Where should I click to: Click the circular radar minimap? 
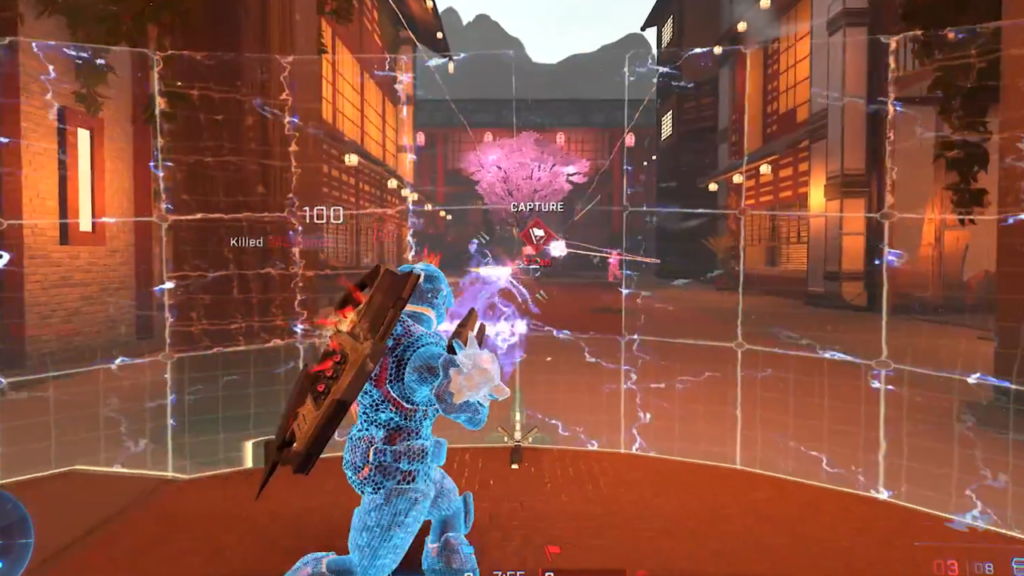tap(12, 530)
